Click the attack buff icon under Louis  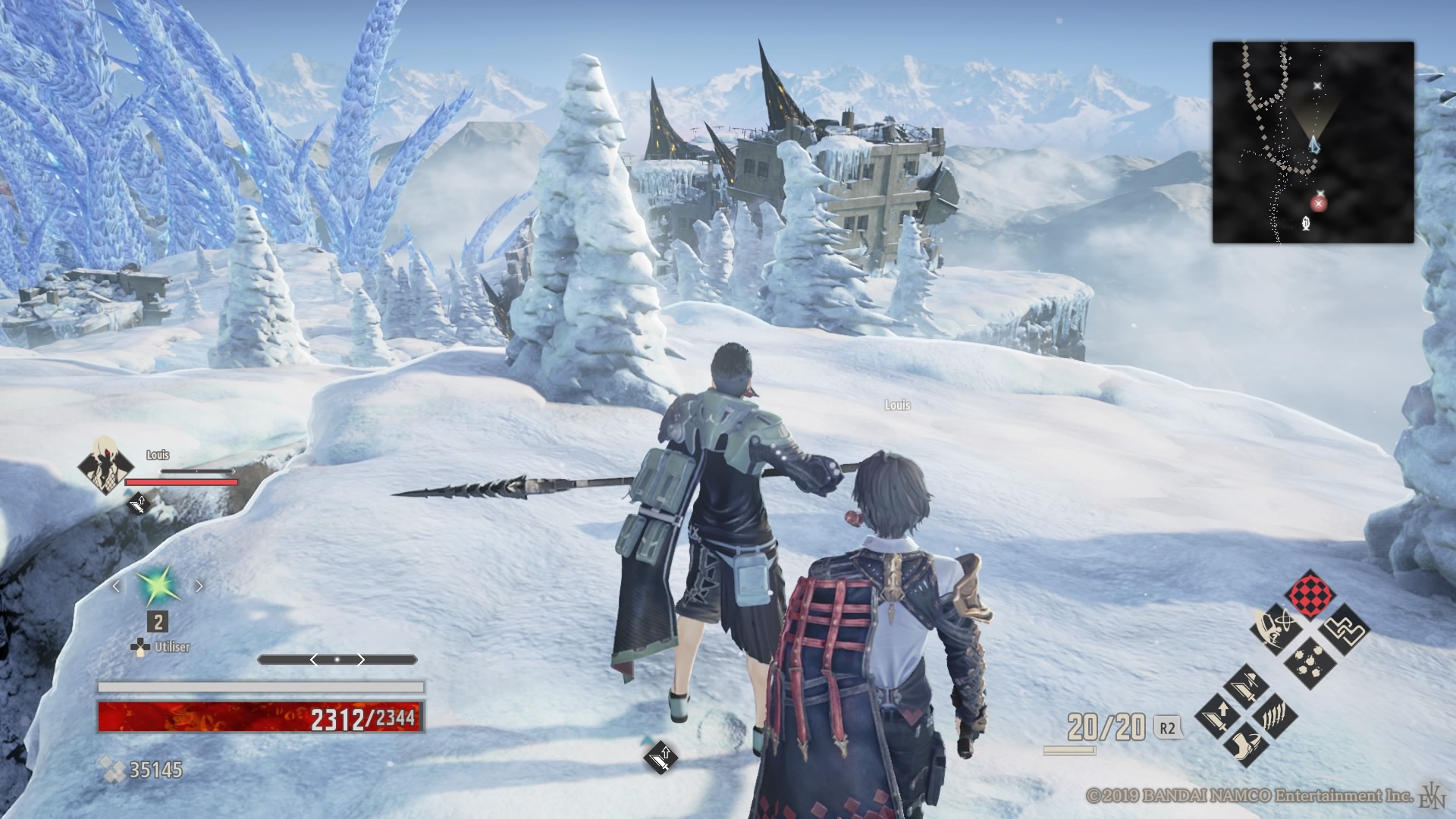pos(138,503)
